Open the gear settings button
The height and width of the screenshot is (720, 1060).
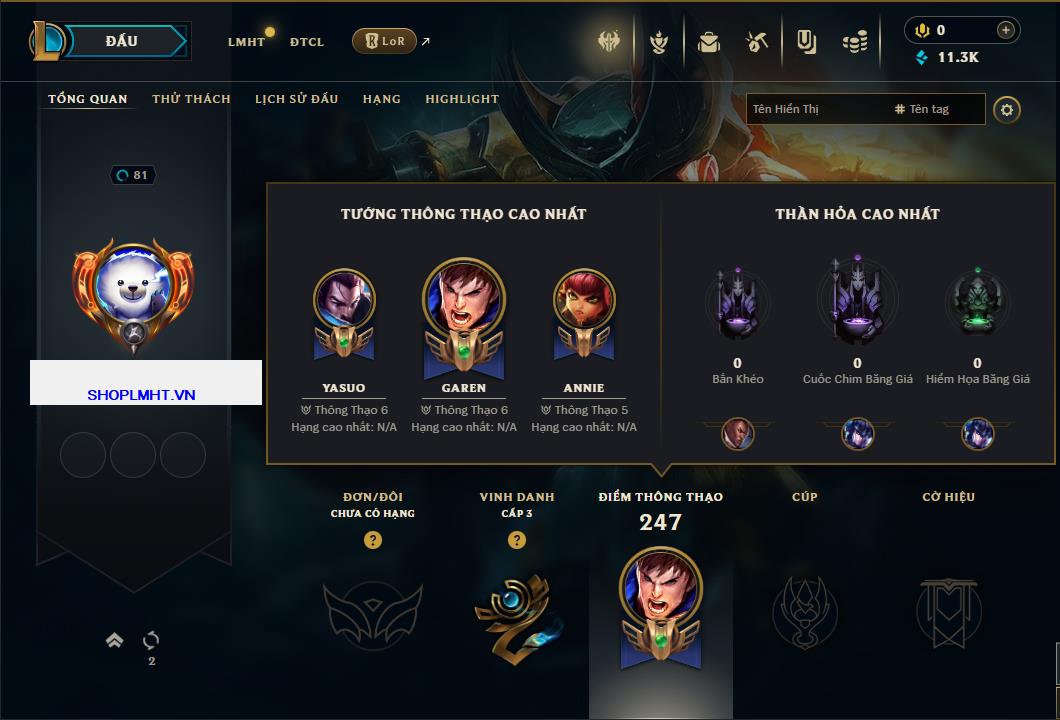tap(1007, 109)
